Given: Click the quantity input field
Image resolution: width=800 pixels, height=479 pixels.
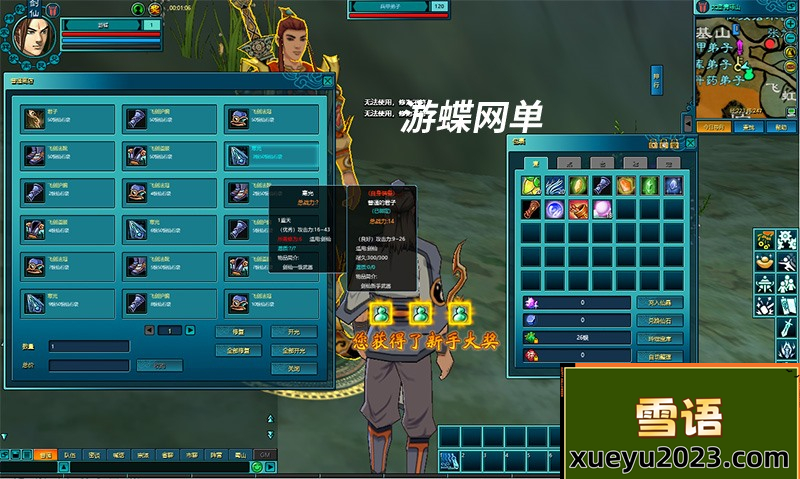Looking at the screenshot, I should 88,346.
